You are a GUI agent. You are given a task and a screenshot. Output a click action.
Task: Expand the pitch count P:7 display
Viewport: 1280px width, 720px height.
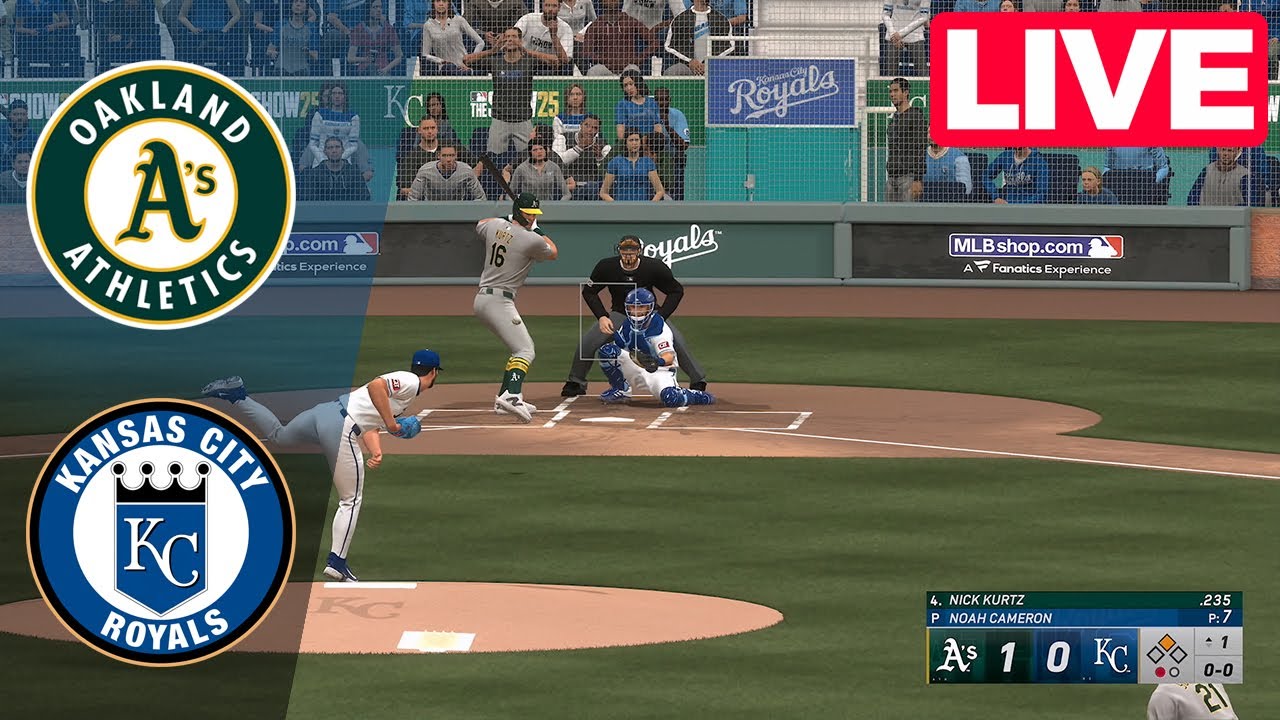point(1222,616)
